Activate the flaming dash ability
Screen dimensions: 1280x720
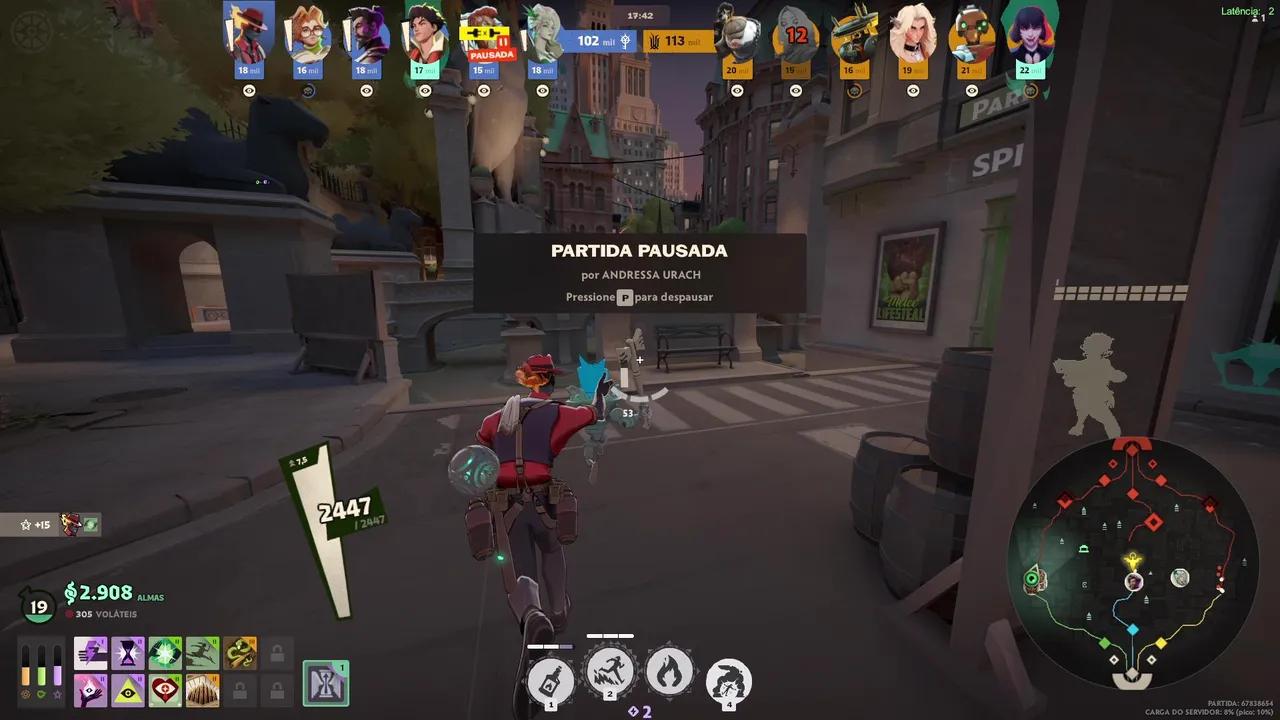609,673
